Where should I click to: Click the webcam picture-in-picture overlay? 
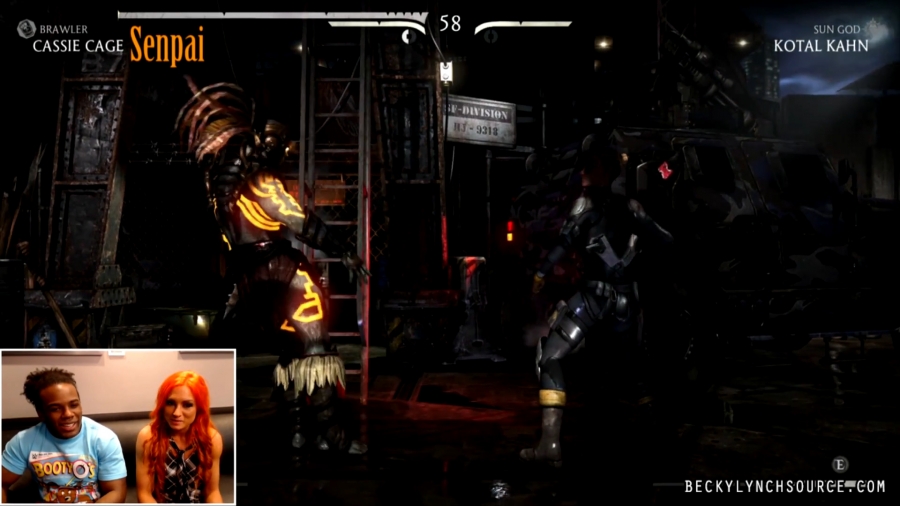coord(118,426)
